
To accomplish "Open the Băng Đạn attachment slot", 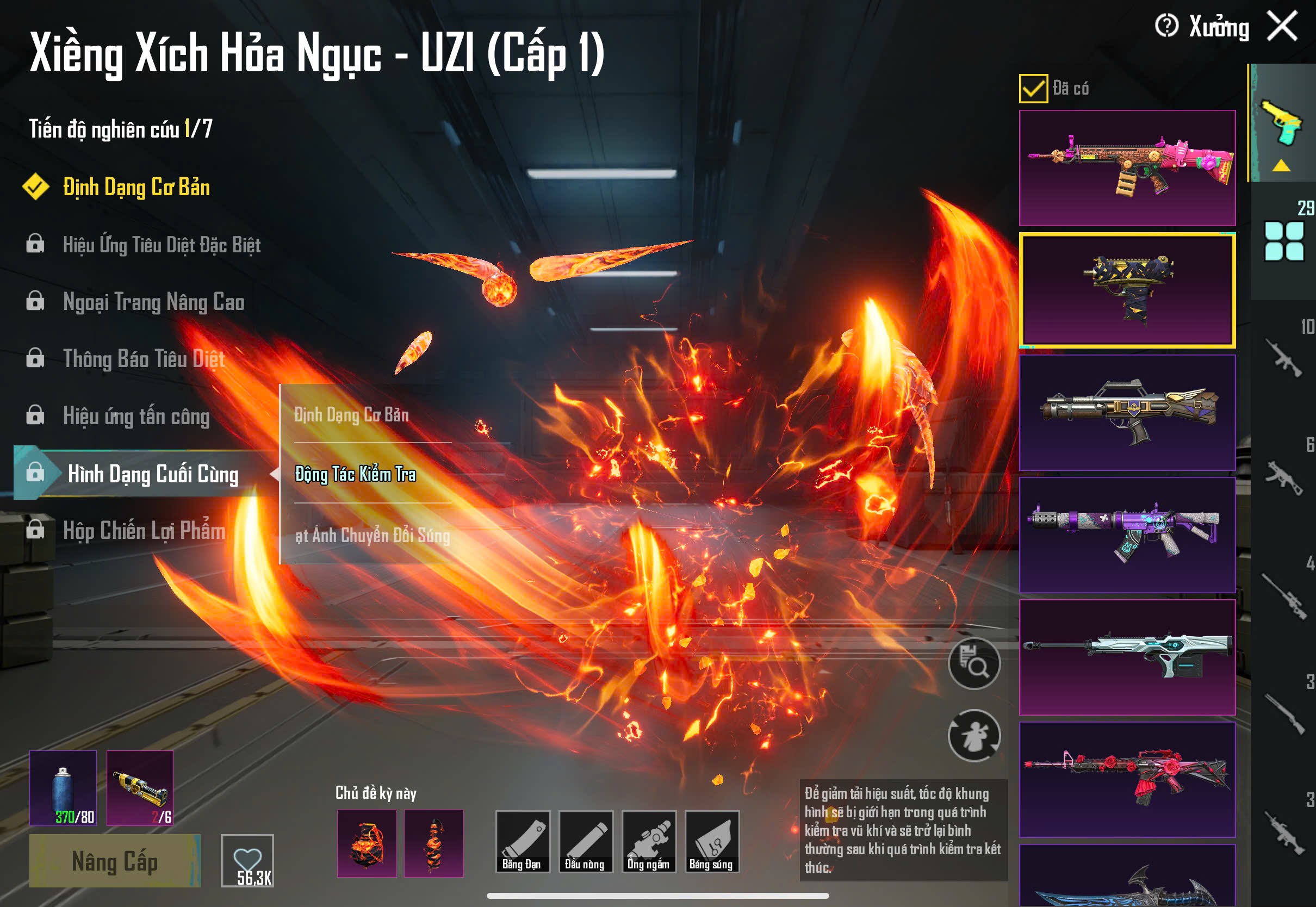I will [522, 842].
